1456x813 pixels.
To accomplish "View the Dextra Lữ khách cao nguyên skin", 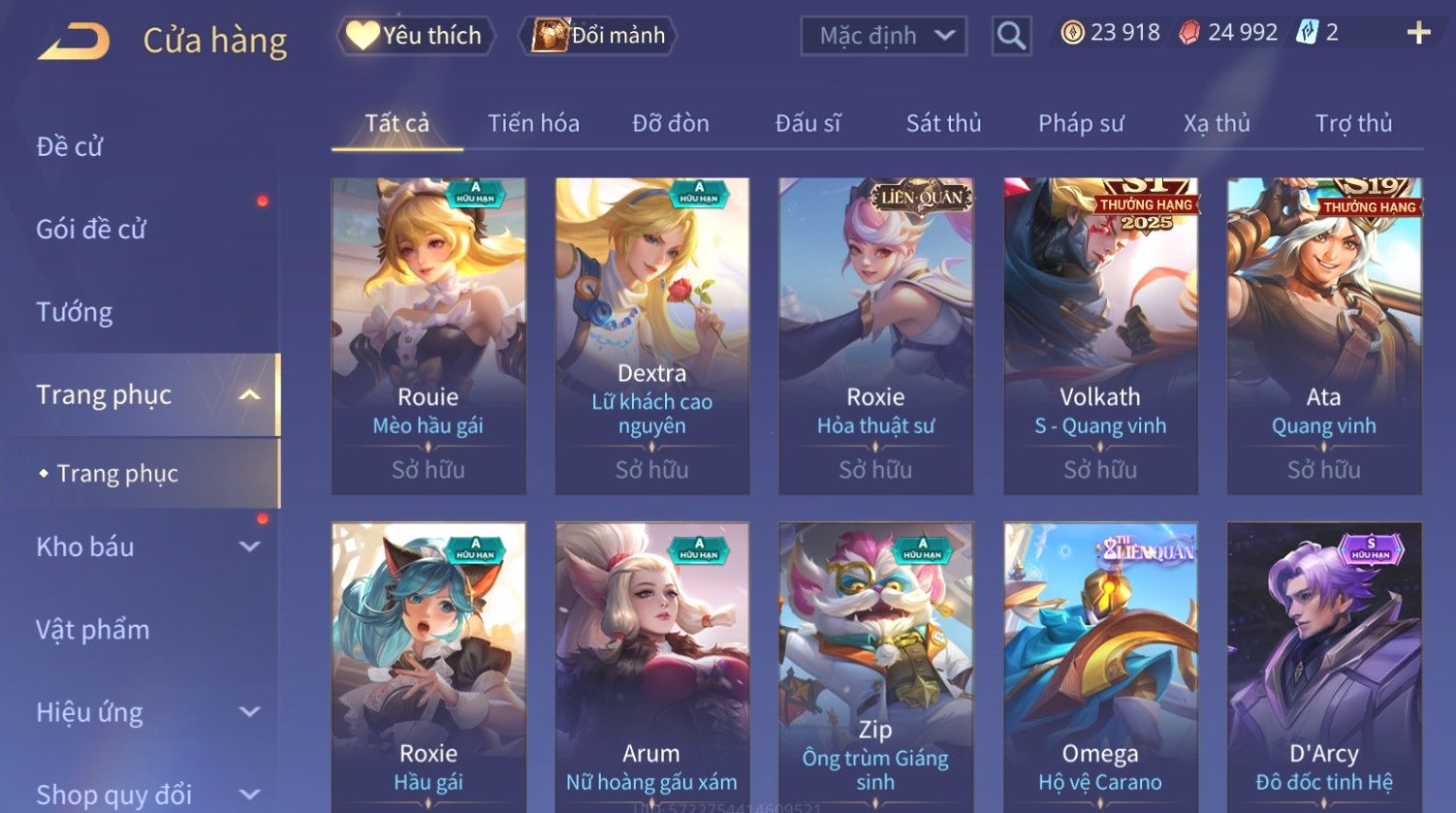I will [652, 334].
